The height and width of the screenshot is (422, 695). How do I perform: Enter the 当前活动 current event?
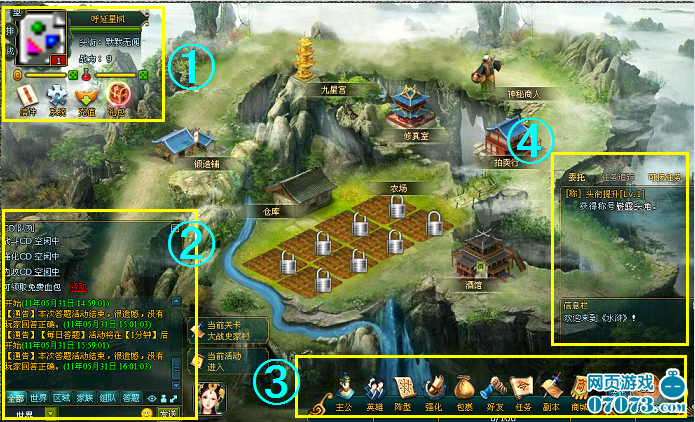[x=222, y=359]
